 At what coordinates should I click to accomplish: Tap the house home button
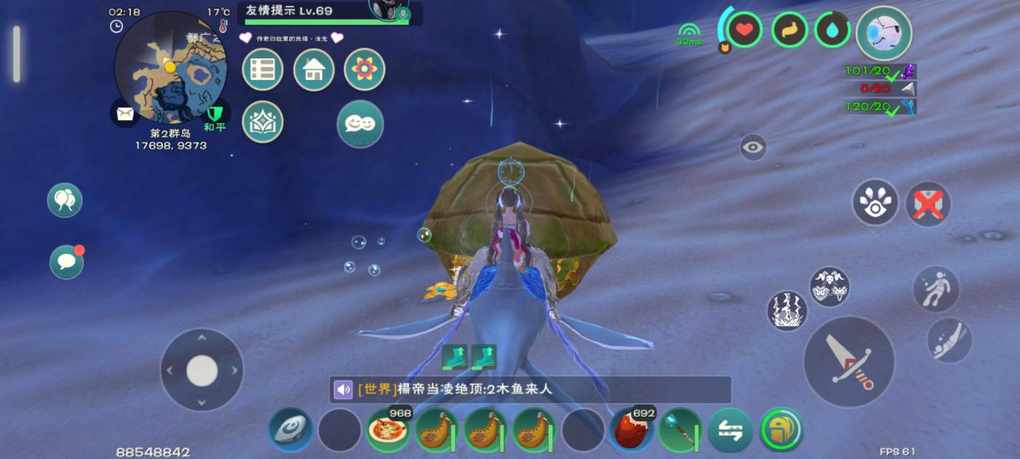313,70
